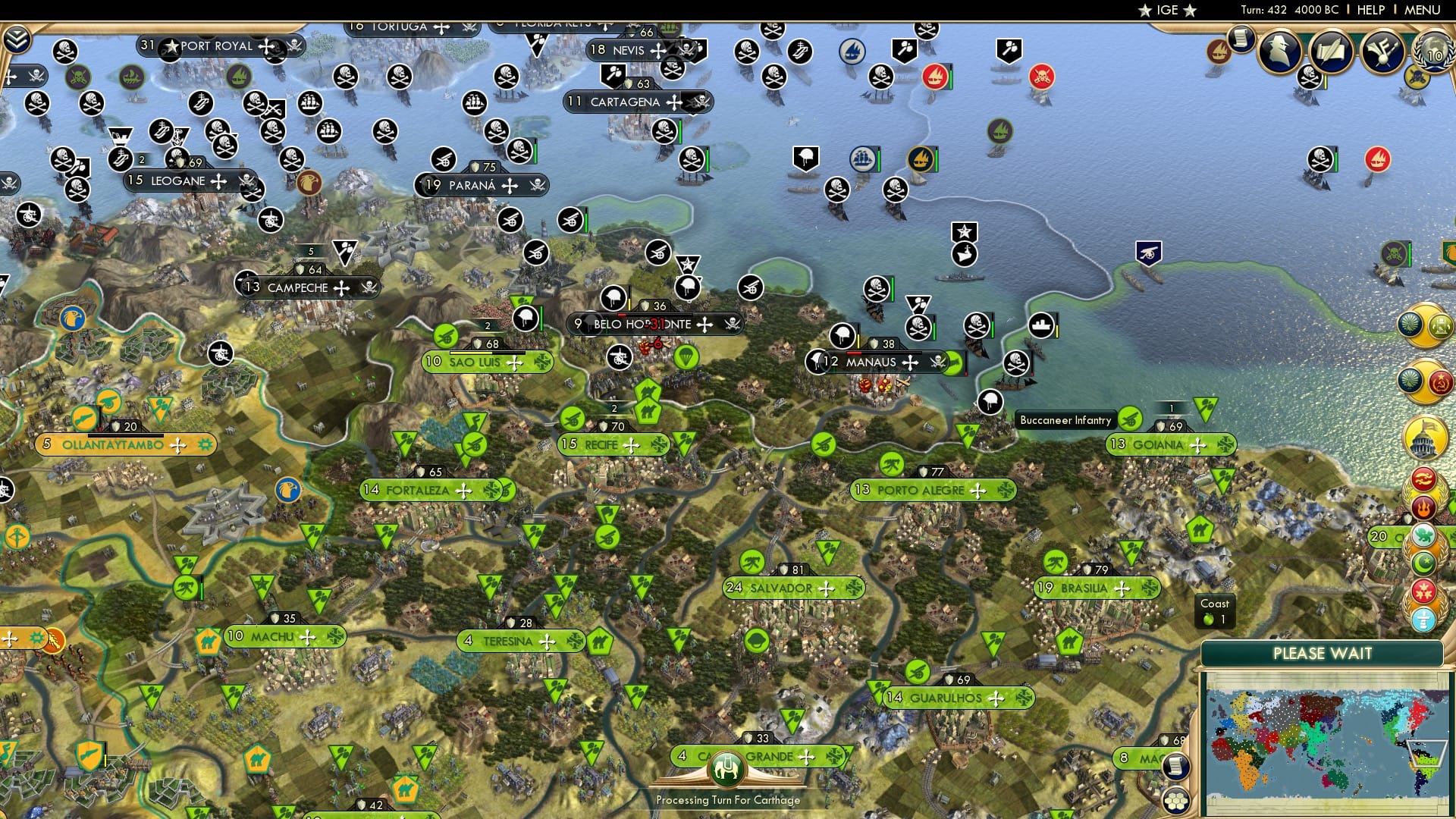The image size is (1456, 819).
Task: Click the notifications scroll icon at top right
Action: [1241, 39]
